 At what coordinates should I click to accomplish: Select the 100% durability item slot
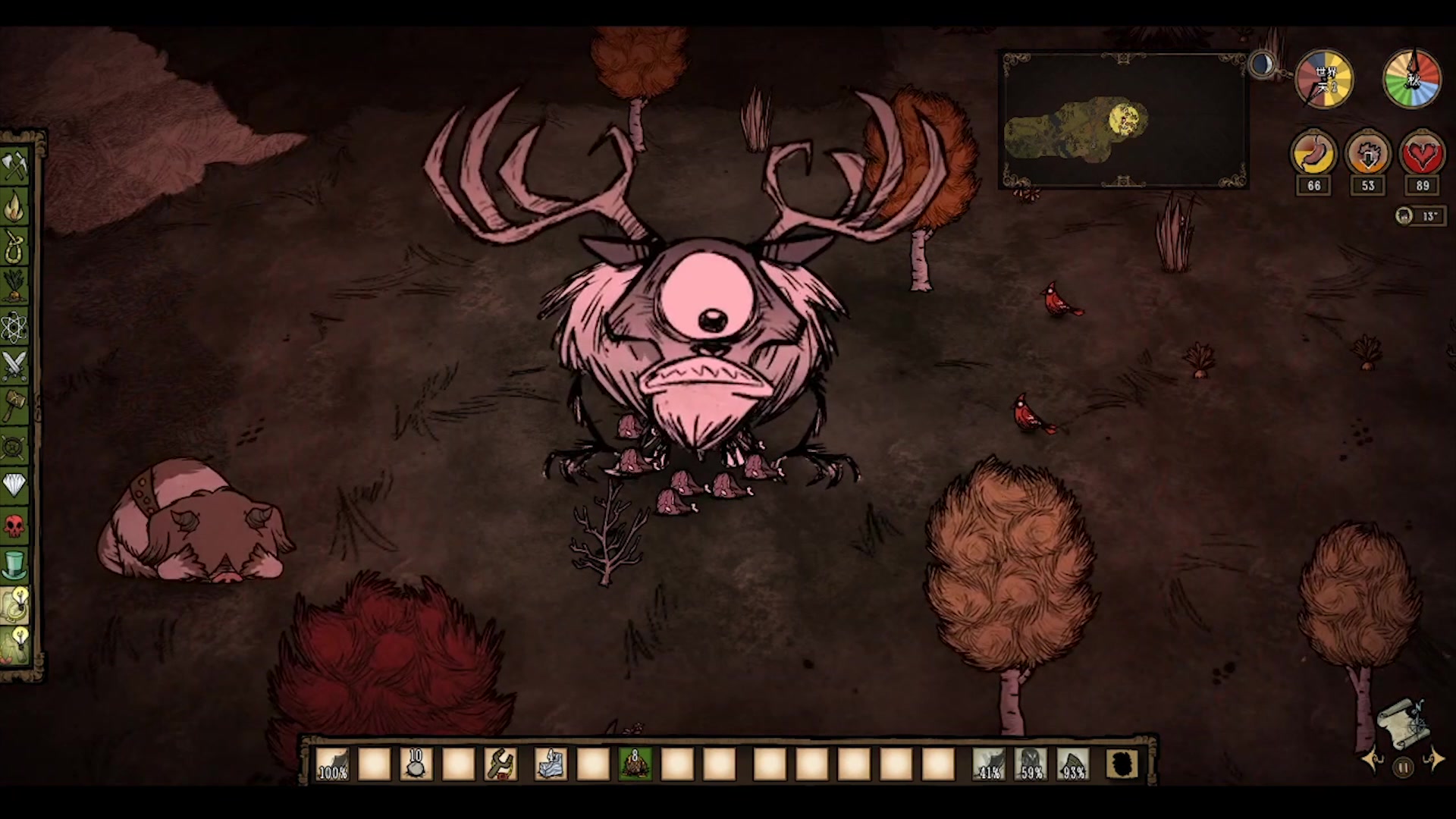click(332, 764)
